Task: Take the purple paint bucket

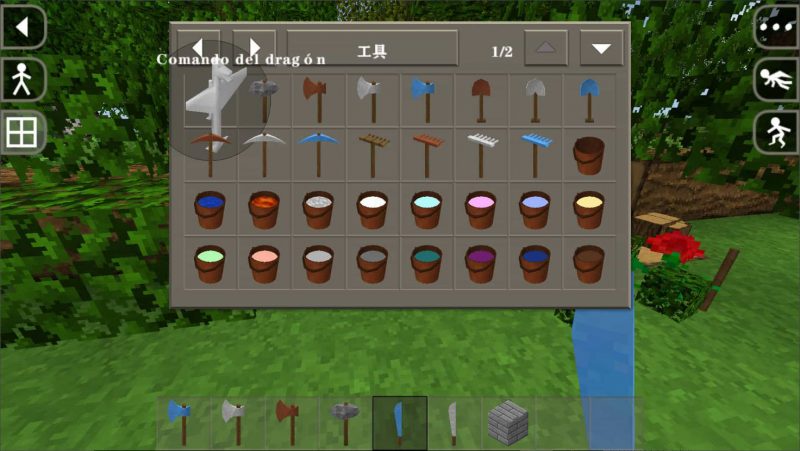Action: (x=480, y=263)
